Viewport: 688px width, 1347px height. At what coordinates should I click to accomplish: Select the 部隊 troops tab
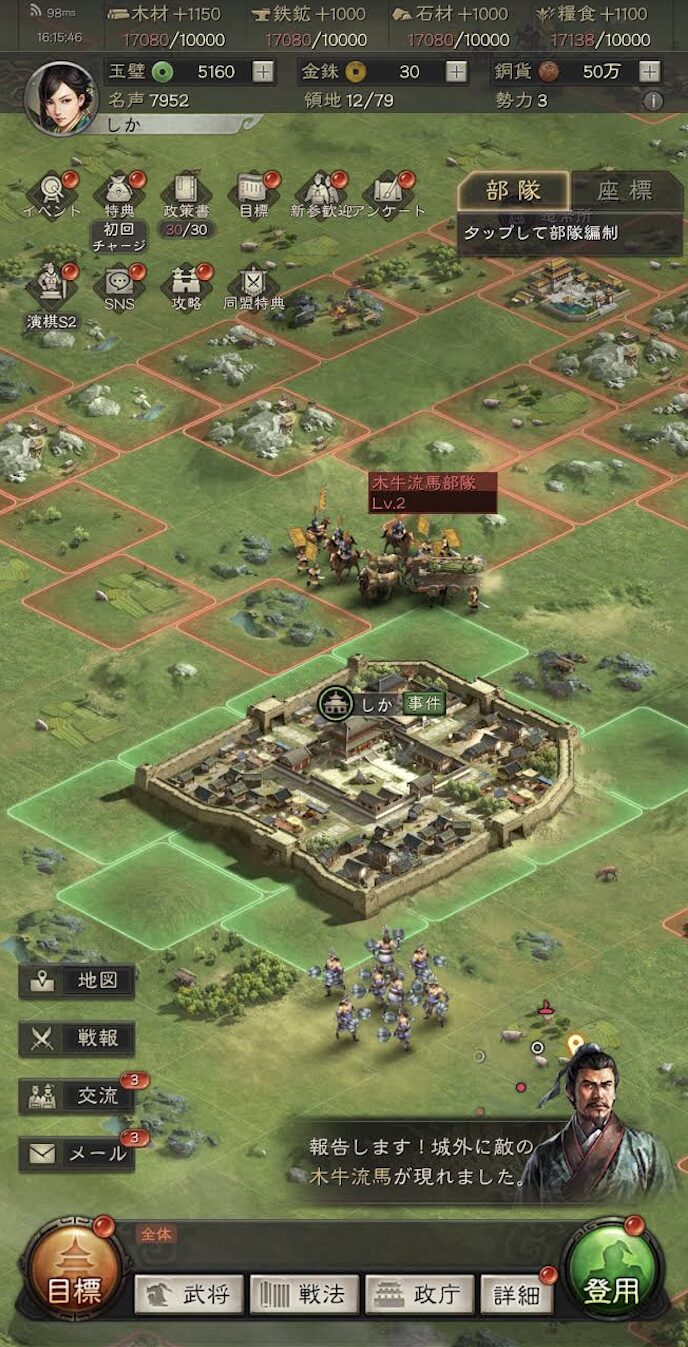[513, 192]
